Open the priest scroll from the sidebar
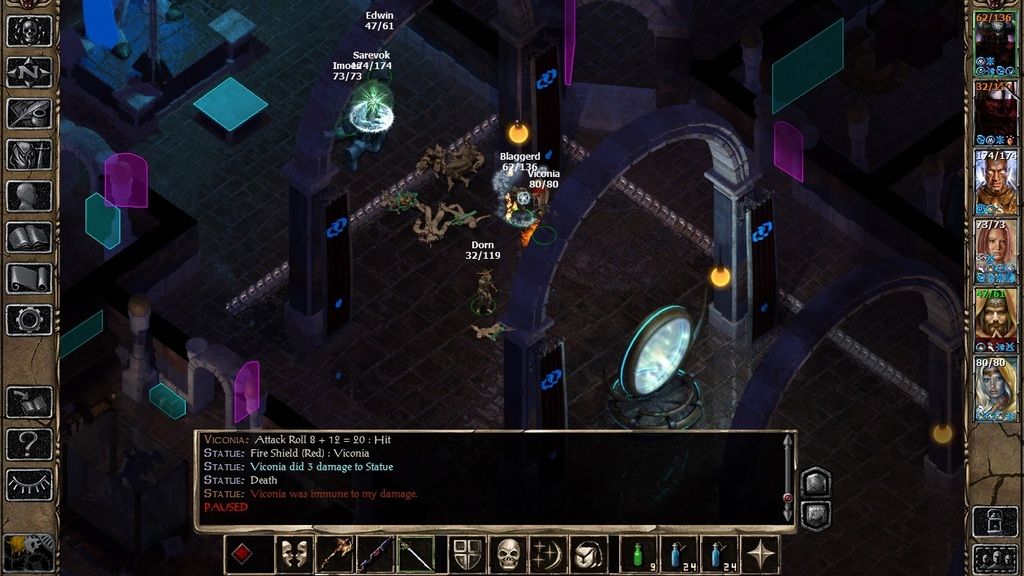The width and height of the screenshot is (1024, 576). [29, 279]
